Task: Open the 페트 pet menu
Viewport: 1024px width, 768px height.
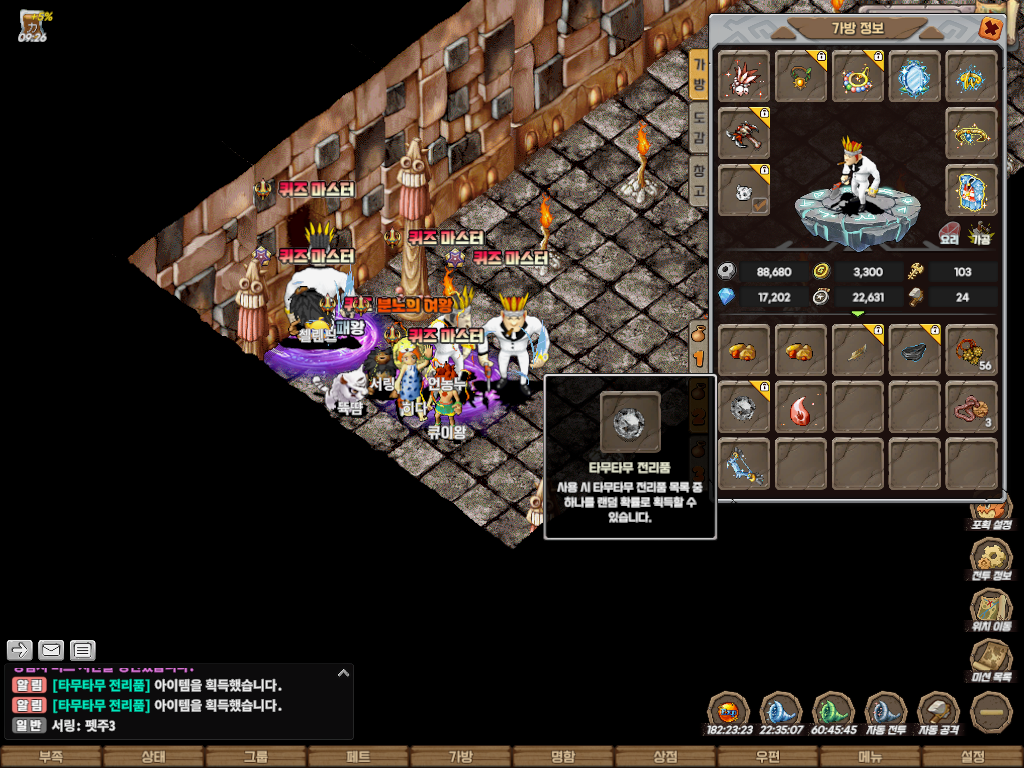Action: point(357,757)
